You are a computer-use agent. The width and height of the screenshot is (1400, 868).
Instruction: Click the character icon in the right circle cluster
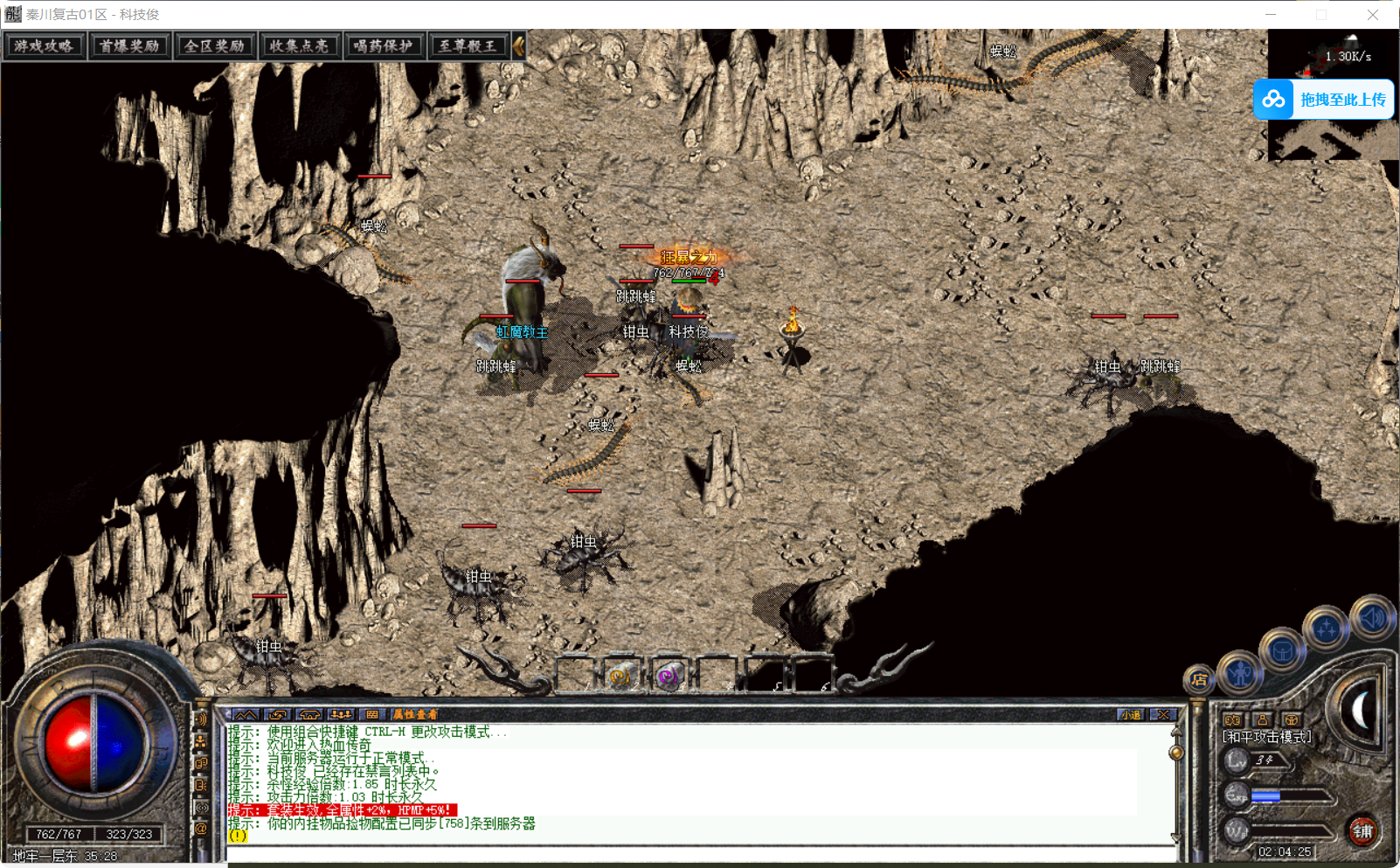(x=1240, y=674)
